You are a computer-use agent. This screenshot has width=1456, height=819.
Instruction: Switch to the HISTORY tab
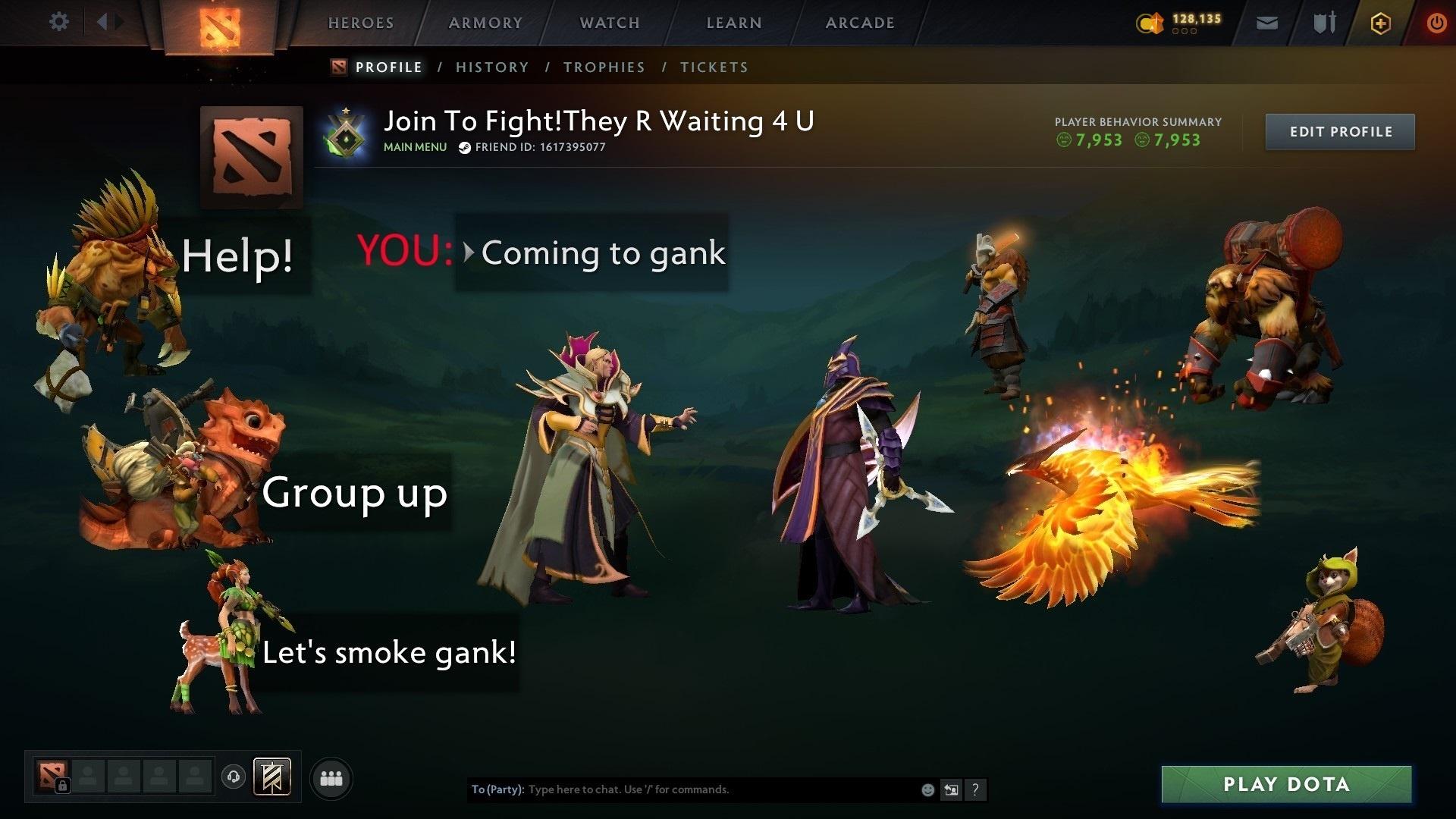point(491,67)
